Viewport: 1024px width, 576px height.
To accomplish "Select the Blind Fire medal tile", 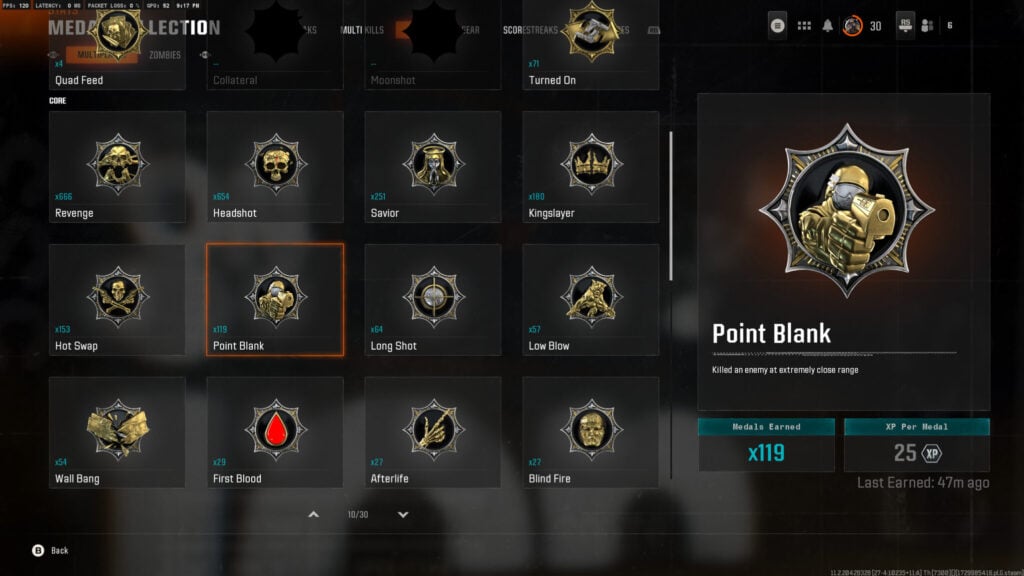I will [x=591, y=432].
